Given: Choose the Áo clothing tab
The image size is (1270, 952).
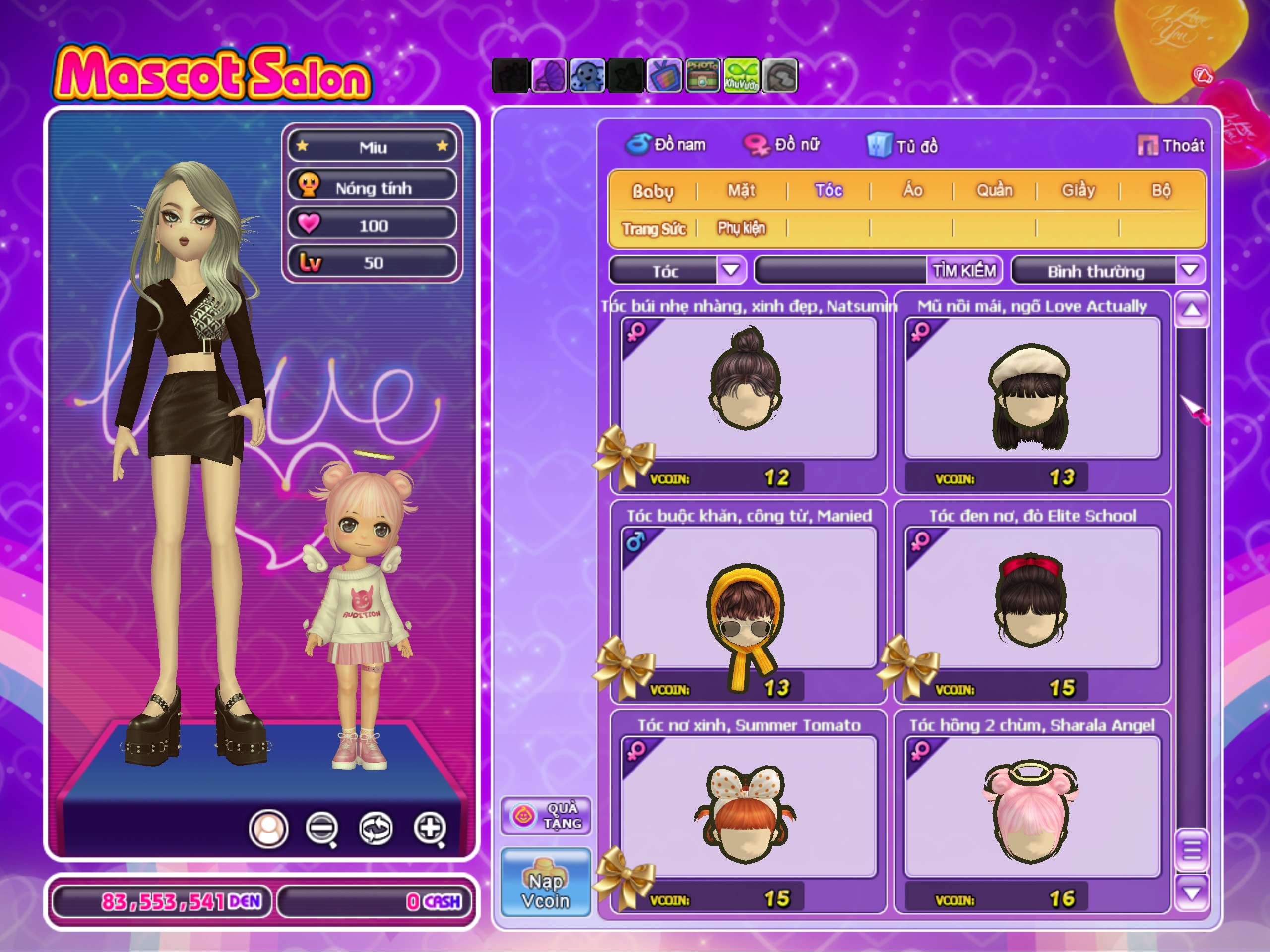Looking at the screenshot, I should (x=912, y=190).
